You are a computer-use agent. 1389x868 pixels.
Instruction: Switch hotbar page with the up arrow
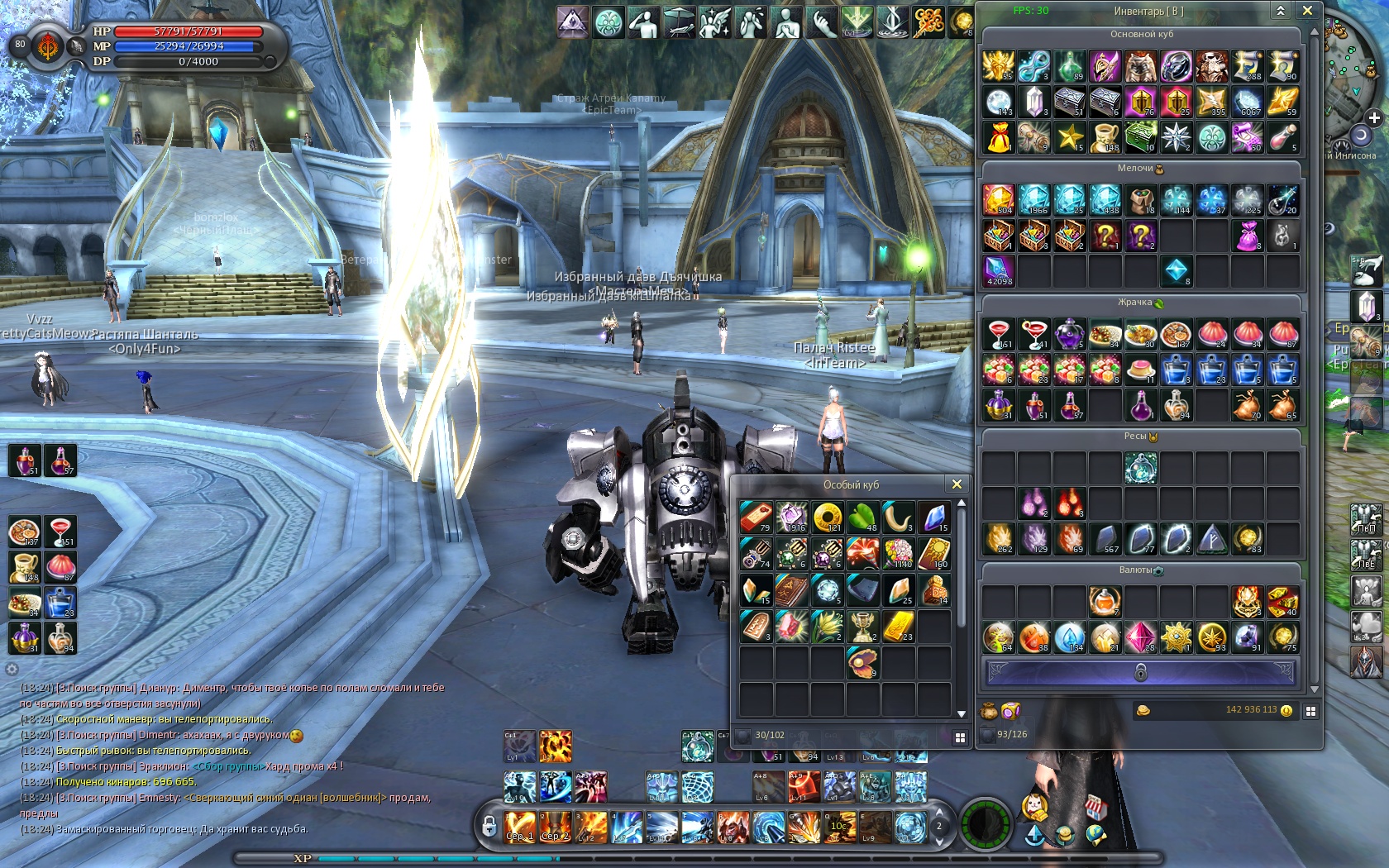click(x=938, y=813)
